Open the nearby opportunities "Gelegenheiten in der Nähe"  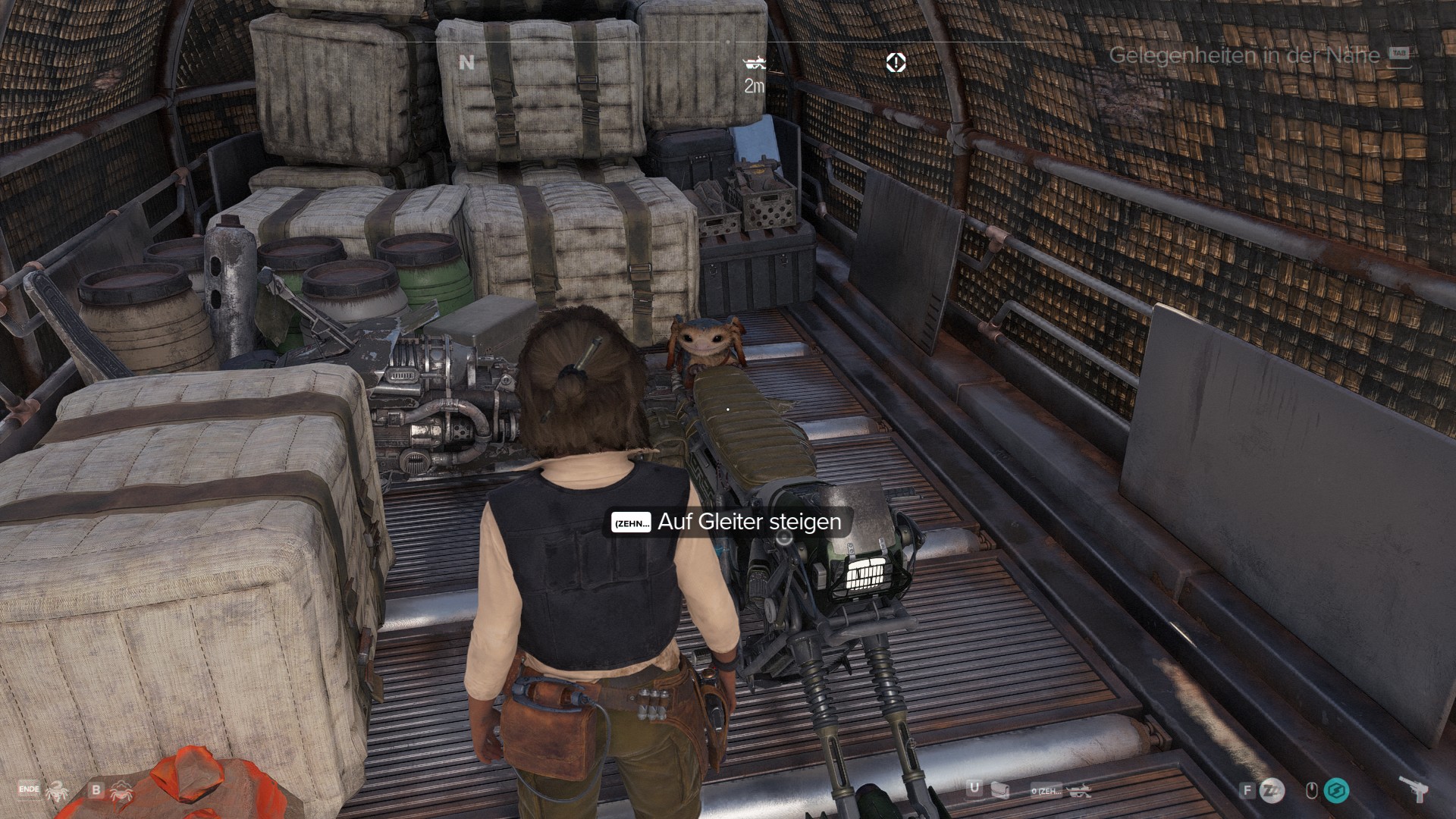coord(1244,55)
